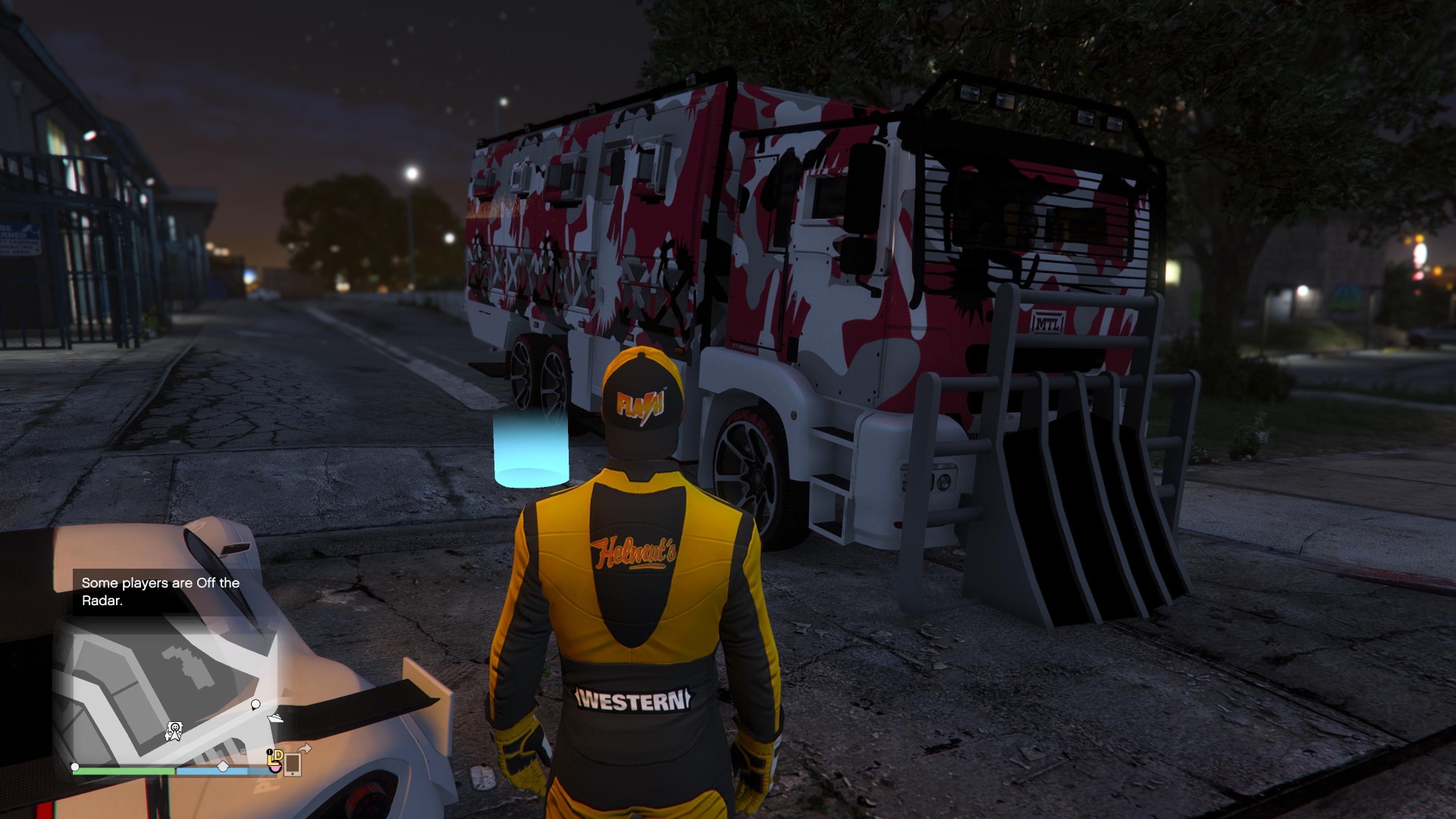Select the race trophy blip on minimap
1456x819 pixels.
coord(174,732)
